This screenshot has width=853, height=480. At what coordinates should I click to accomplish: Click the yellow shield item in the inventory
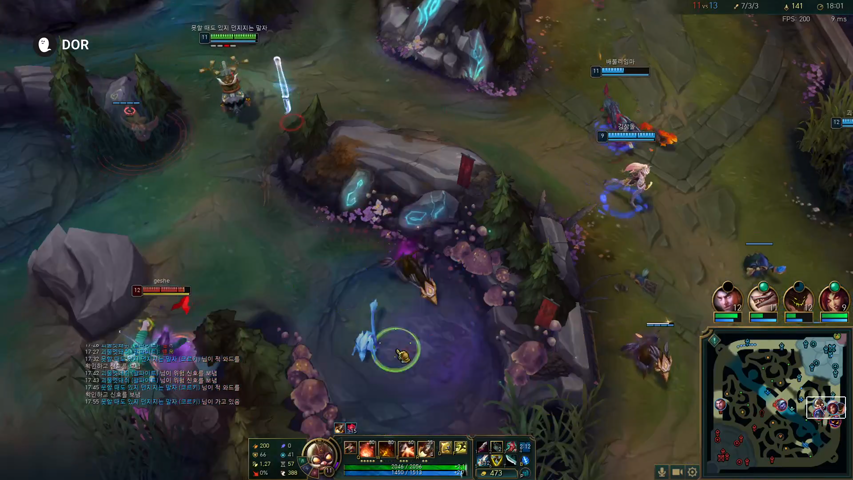[497, 461]
